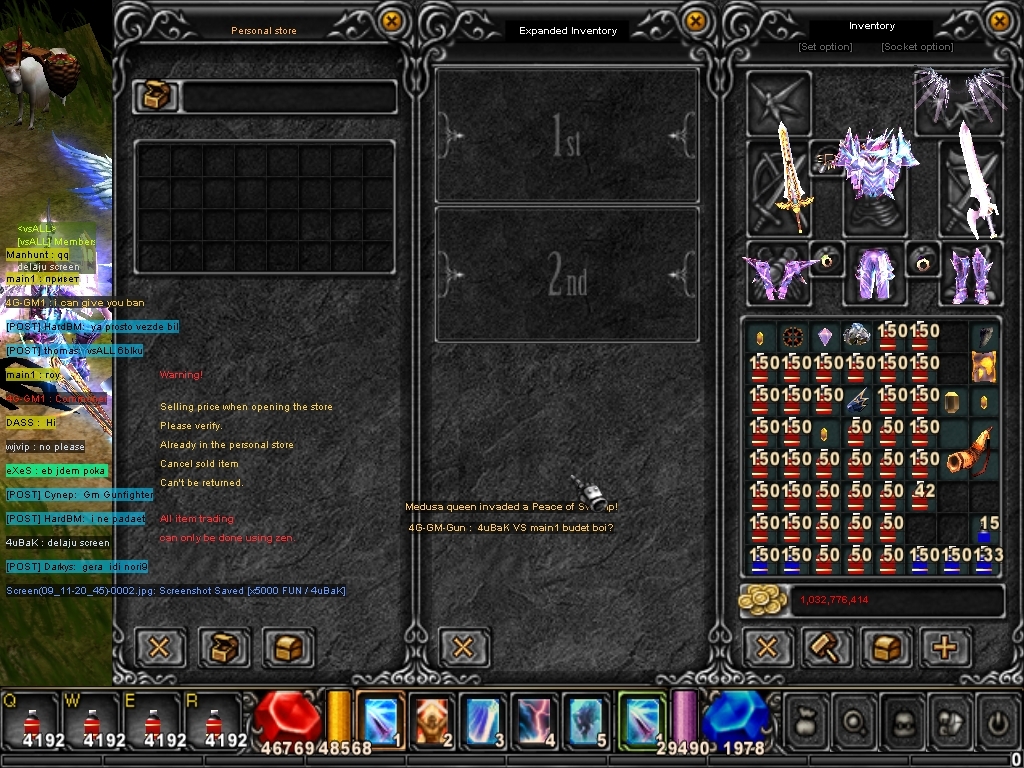Click the power icon in the bottom menu
This screenshot has width=1024, height=768.
[x=995, y=720]
